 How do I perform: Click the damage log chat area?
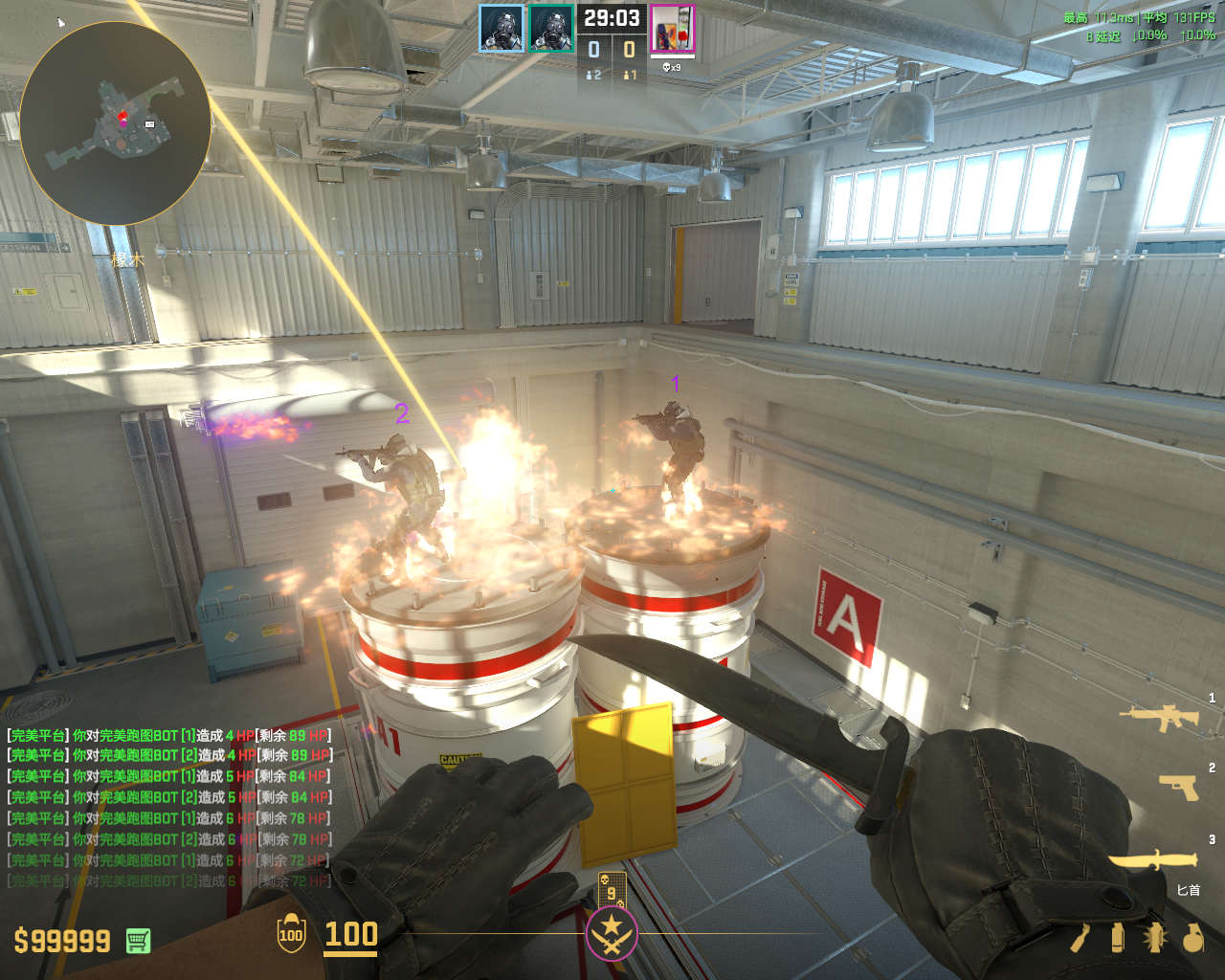point(169,807)
